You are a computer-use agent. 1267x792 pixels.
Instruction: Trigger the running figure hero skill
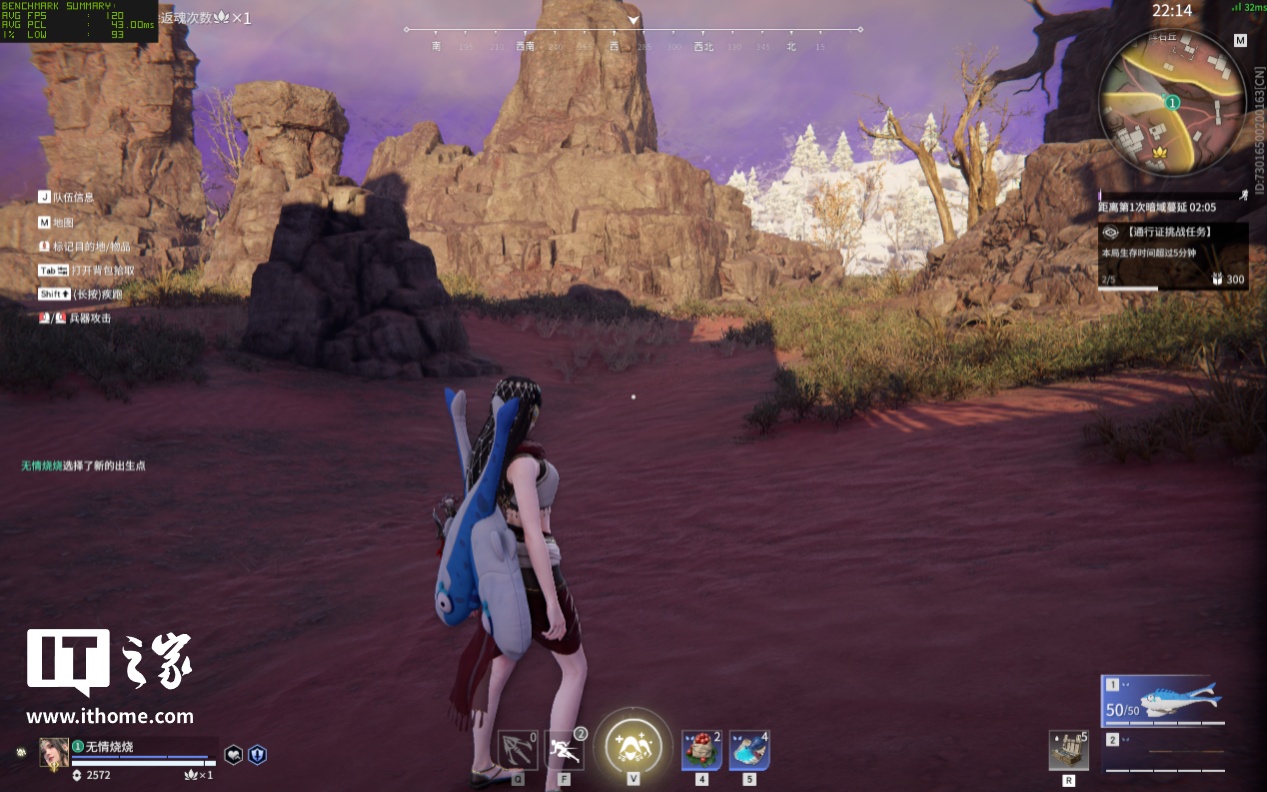[x=564, y=750]
